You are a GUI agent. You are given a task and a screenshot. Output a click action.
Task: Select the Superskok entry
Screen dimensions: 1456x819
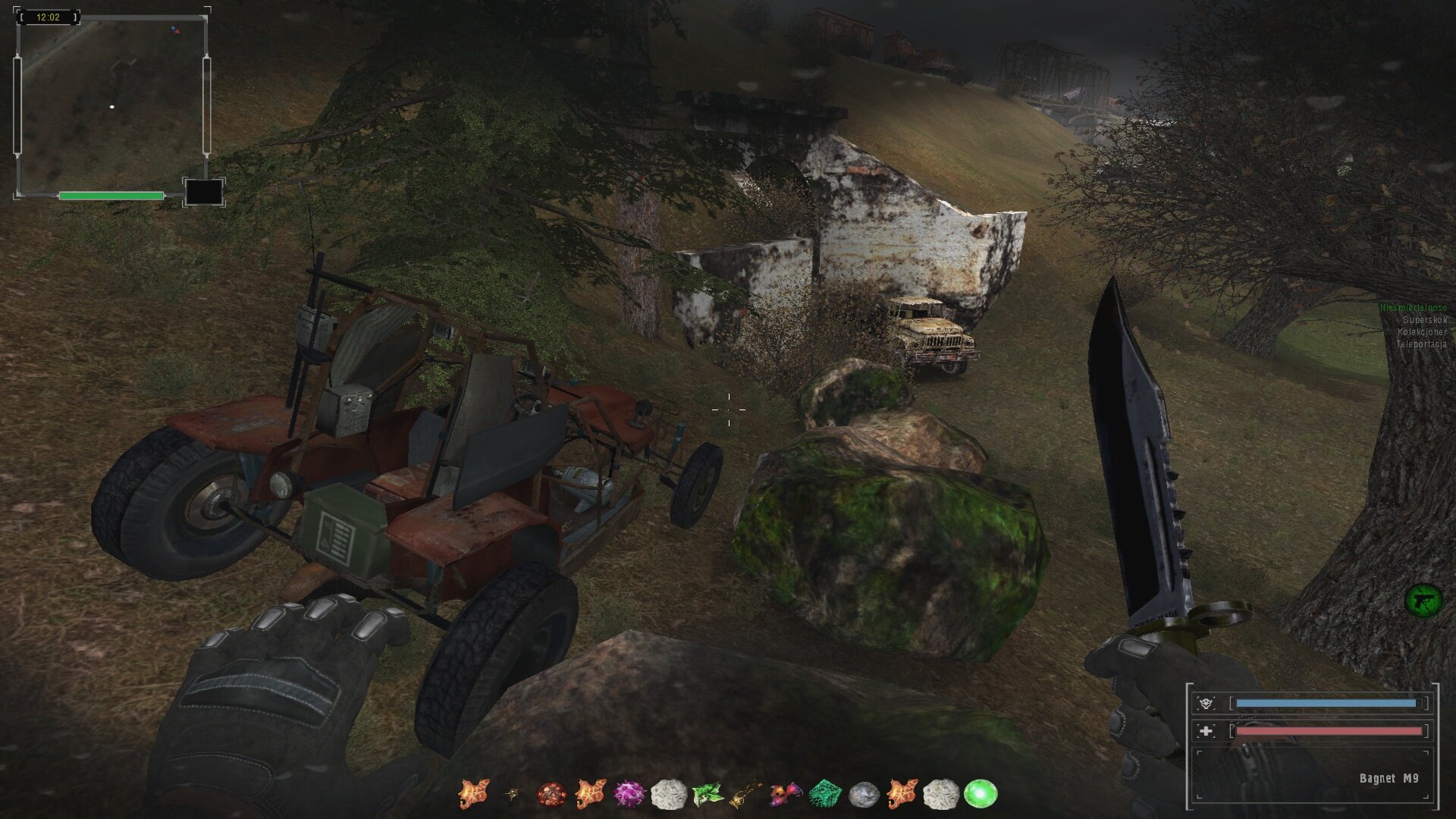pos(1424,320)
